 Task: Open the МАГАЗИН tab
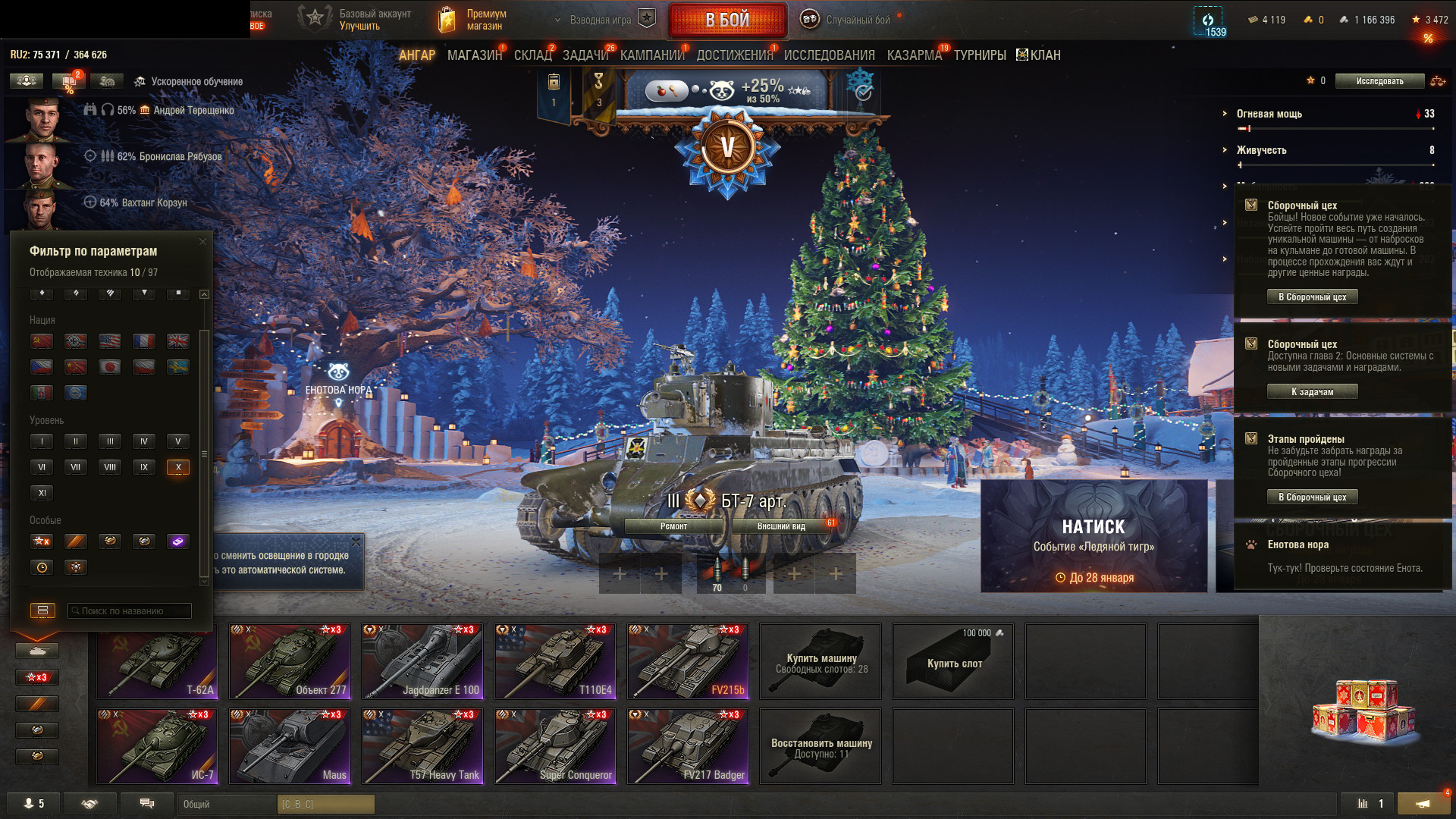(x=474, y=55)
